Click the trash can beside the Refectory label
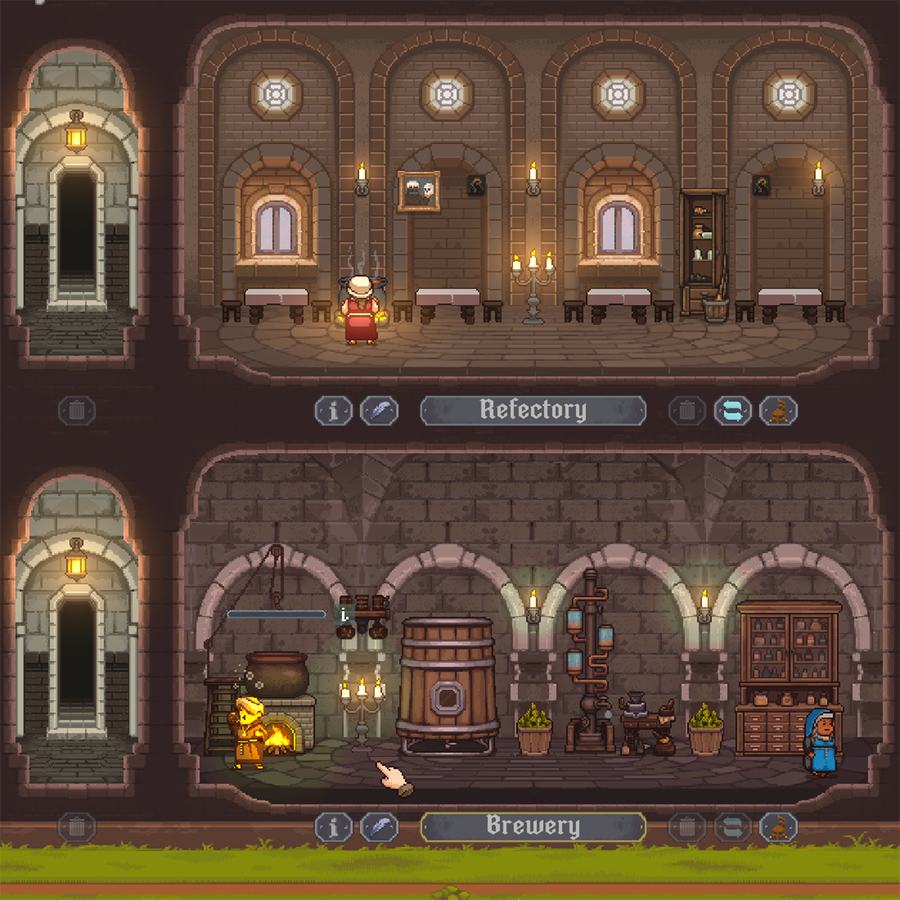The width and height of the screenshot is (900, 900). [686, 411]
